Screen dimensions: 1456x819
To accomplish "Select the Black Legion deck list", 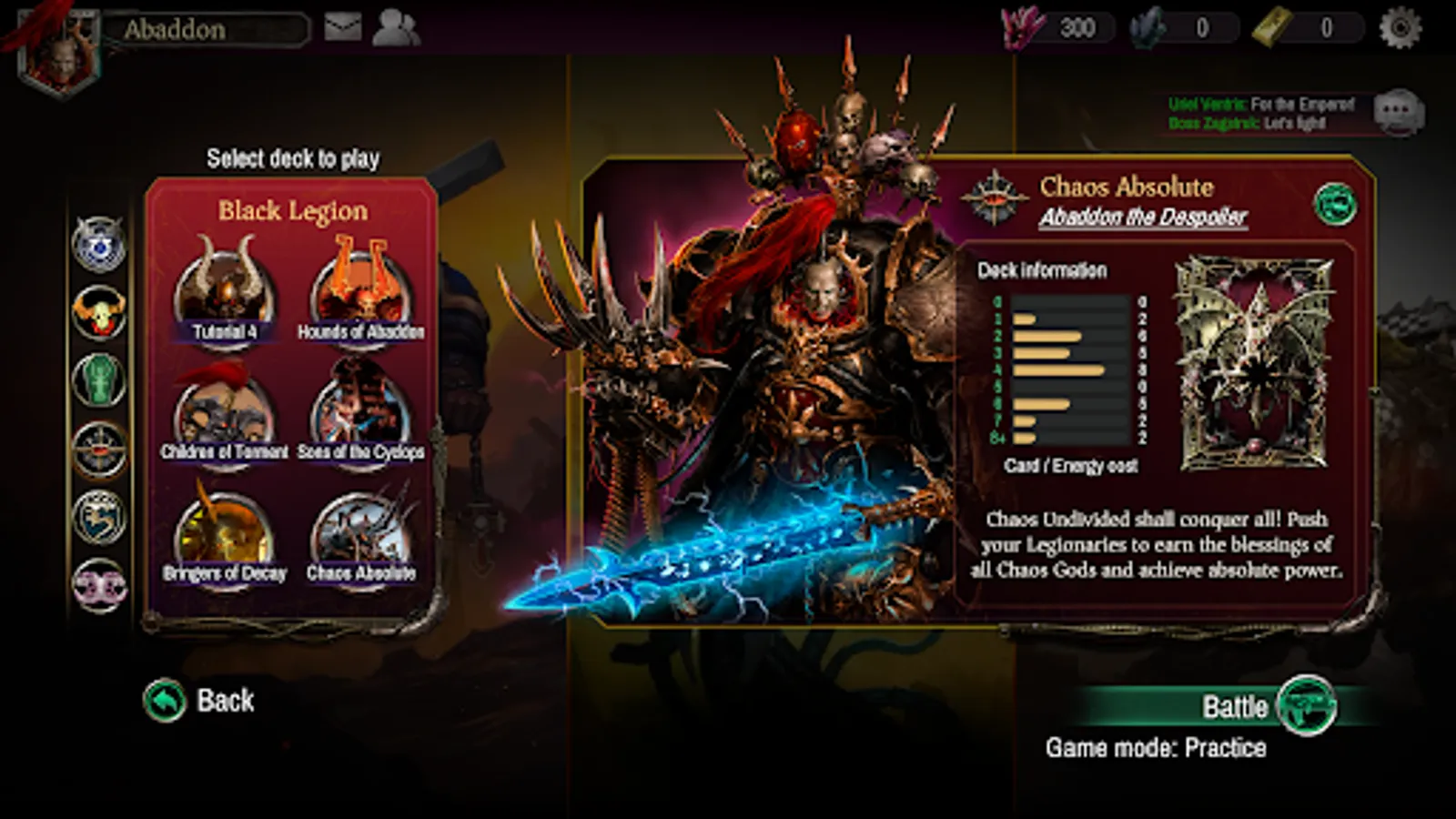I will [x=293, y=211].
